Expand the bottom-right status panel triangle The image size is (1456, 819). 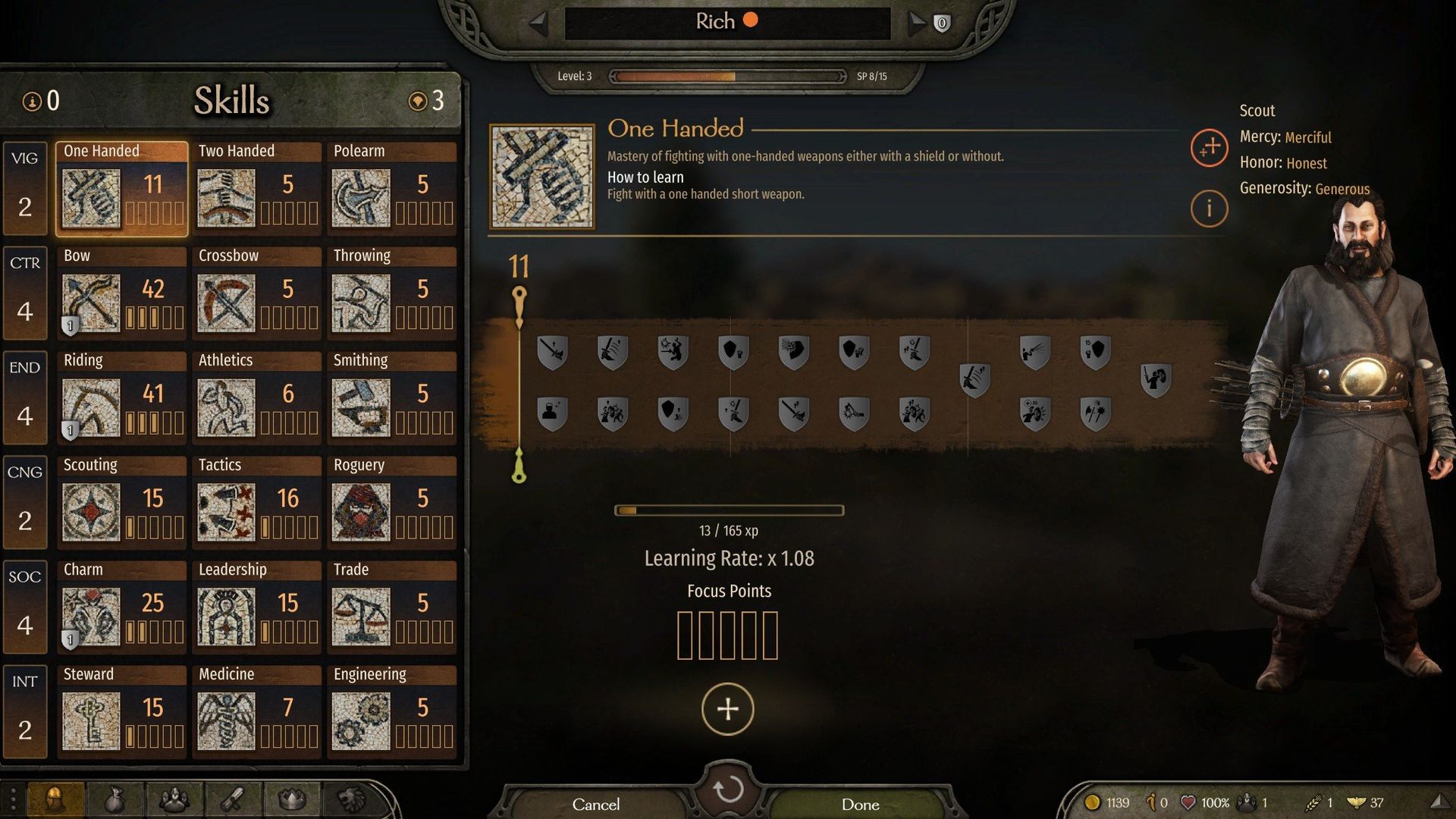pos(1441,800)
